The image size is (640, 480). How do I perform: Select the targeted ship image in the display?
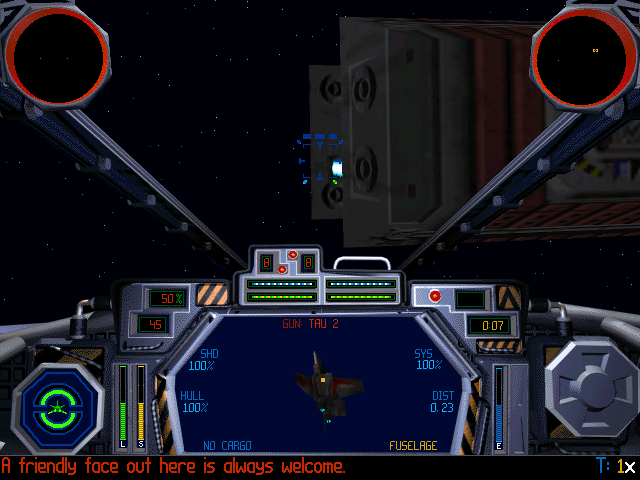[325, 385]
